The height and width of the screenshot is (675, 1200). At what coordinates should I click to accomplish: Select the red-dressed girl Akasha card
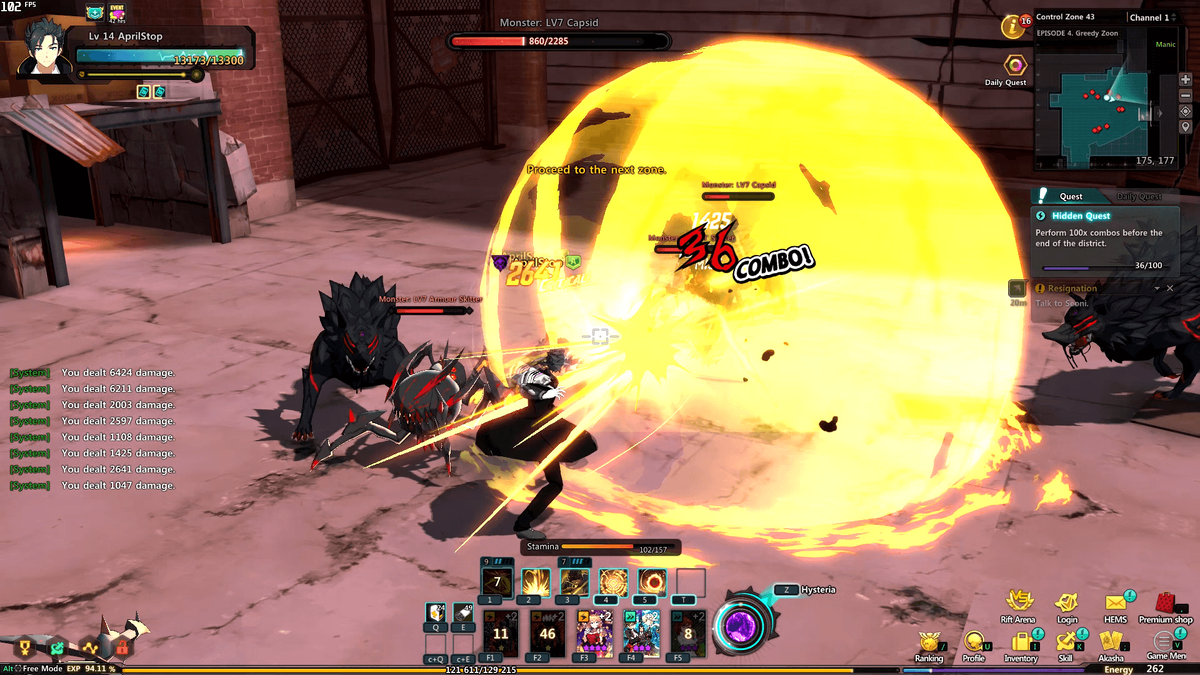coord(594,632)
